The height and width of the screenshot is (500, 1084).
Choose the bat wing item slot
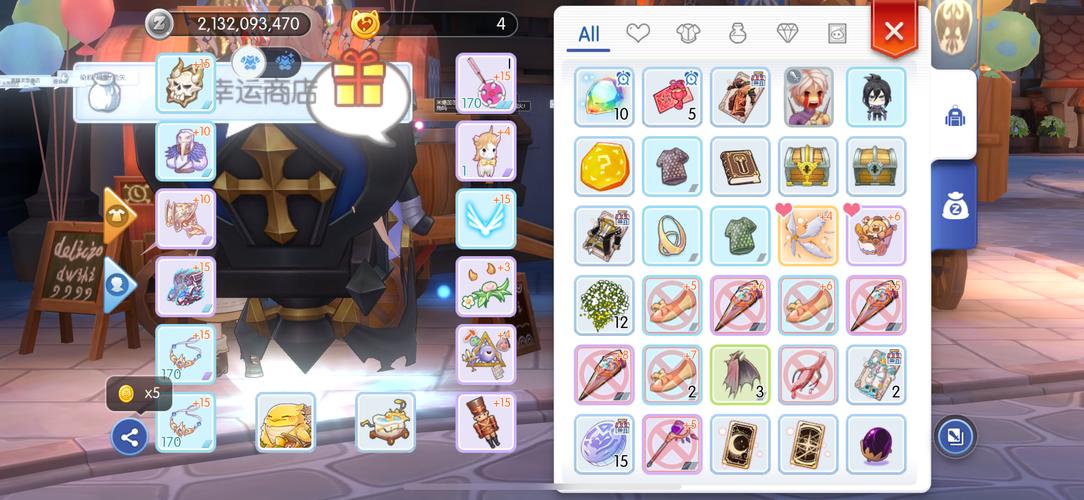740,374
